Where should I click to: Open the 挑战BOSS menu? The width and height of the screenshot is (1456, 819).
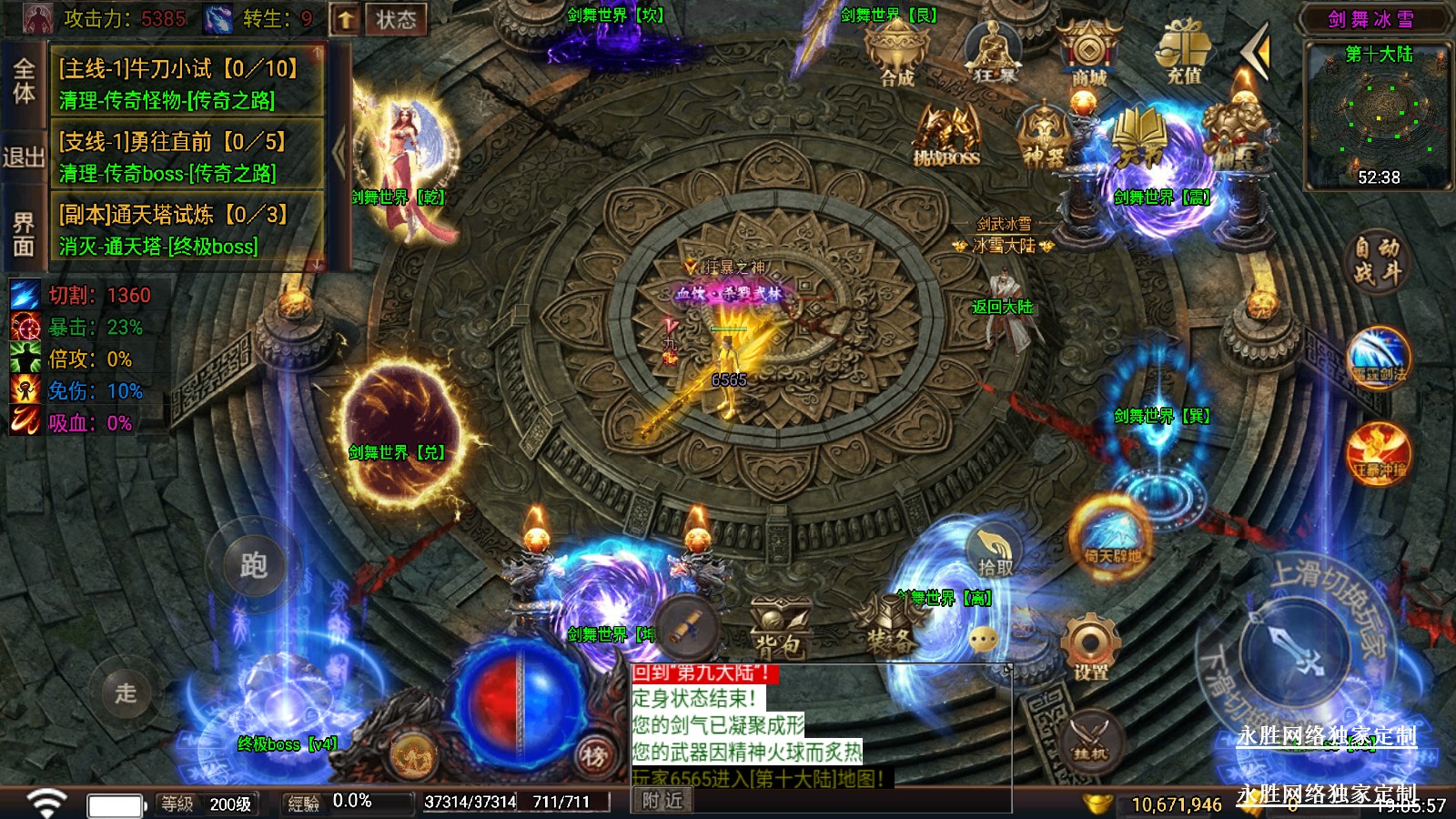946,137
